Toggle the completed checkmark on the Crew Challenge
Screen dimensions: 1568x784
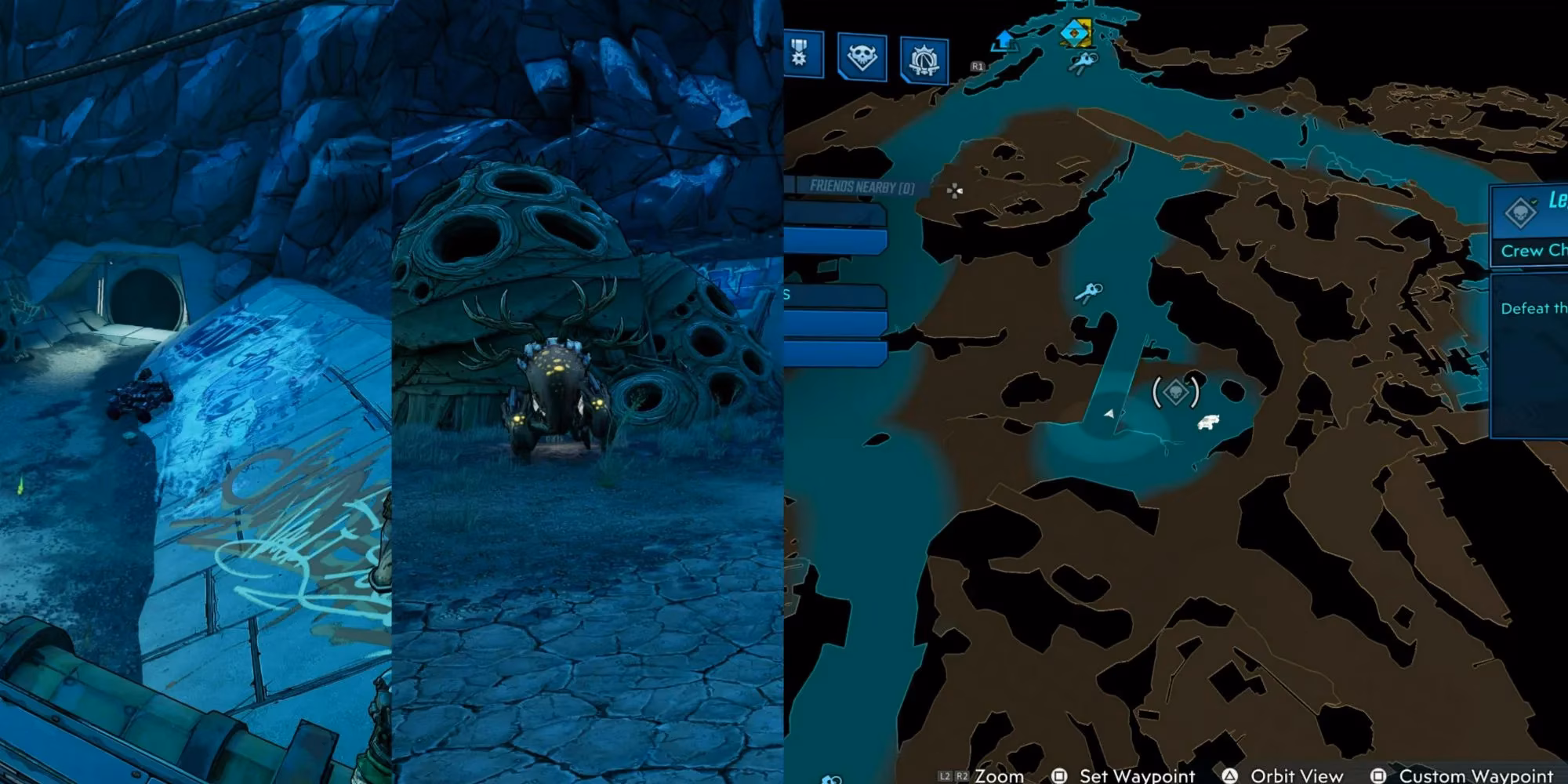tap(1534, 202)
